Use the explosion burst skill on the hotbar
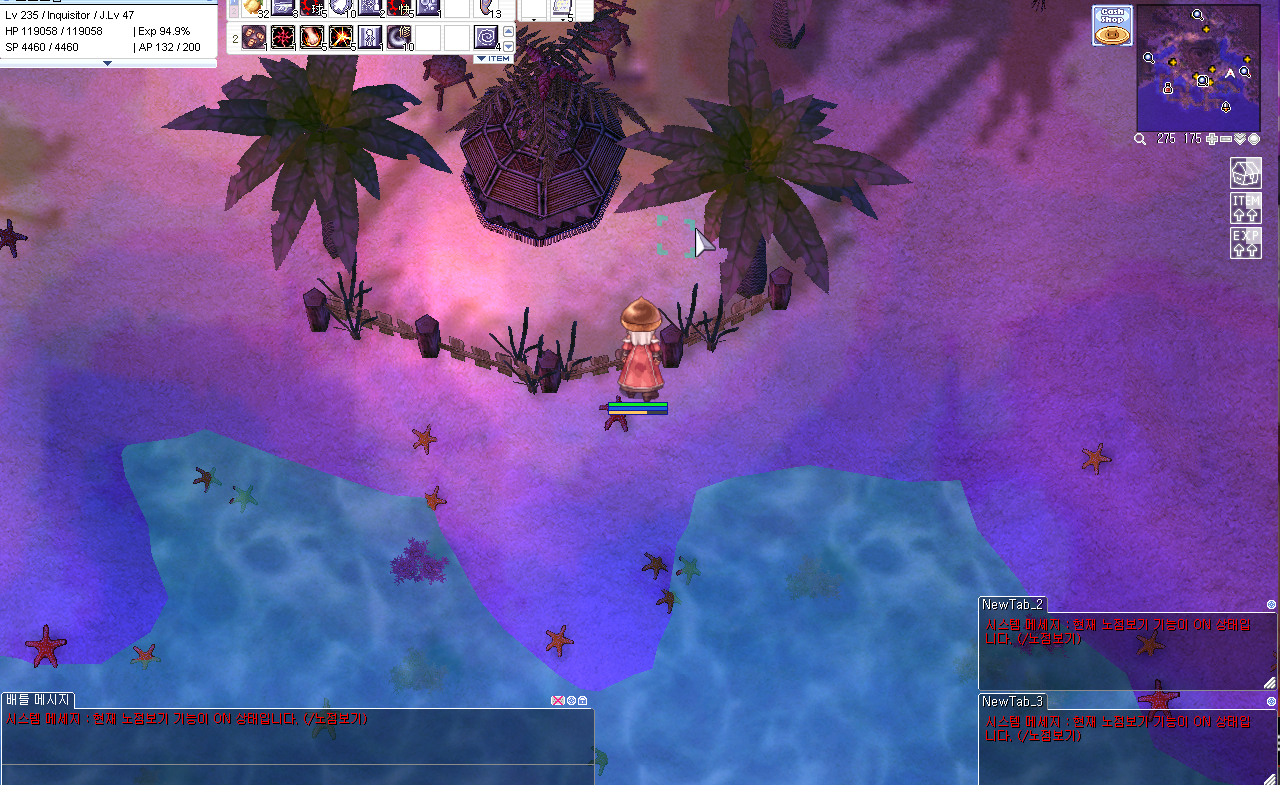This screenshot has width=1282, height=785. click(x=341, y=38)
